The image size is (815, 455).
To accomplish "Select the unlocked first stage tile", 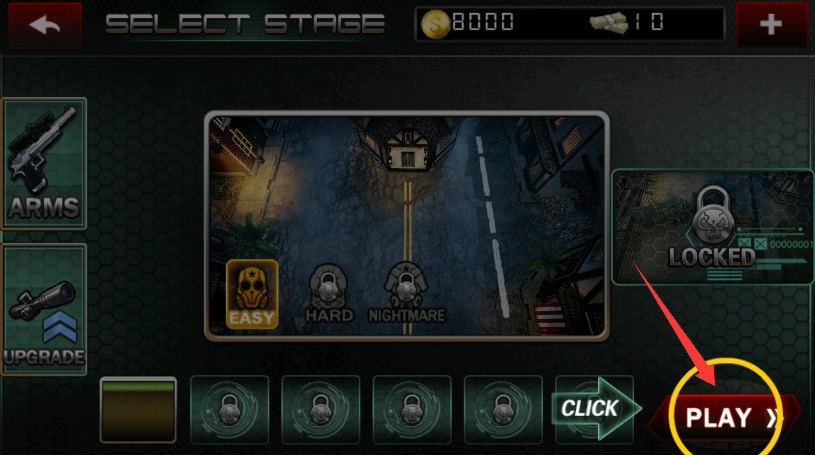I will (x=138, y=410).
